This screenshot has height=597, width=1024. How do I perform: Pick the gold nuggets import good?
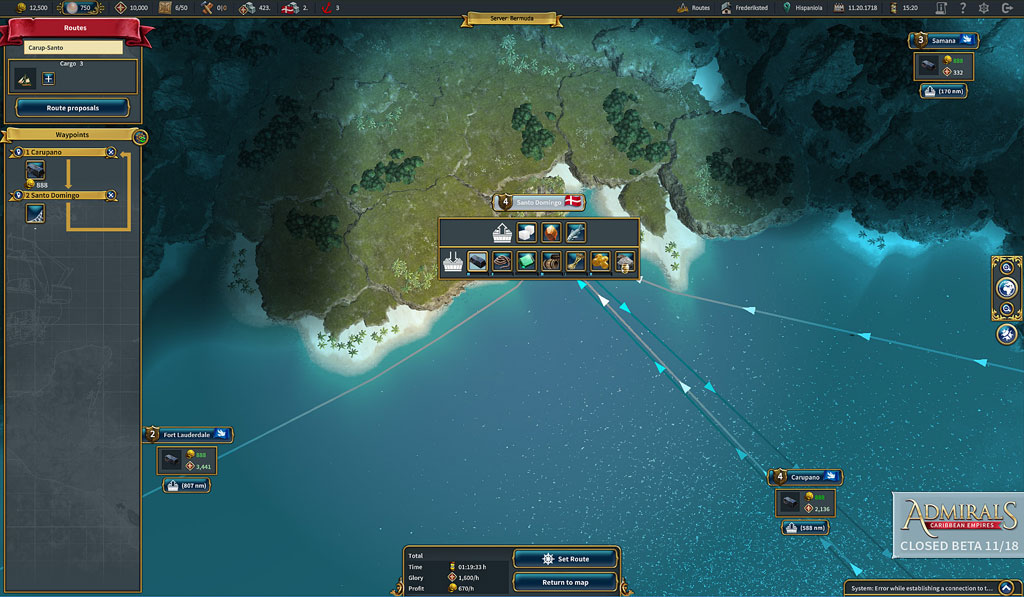(600, 263)
